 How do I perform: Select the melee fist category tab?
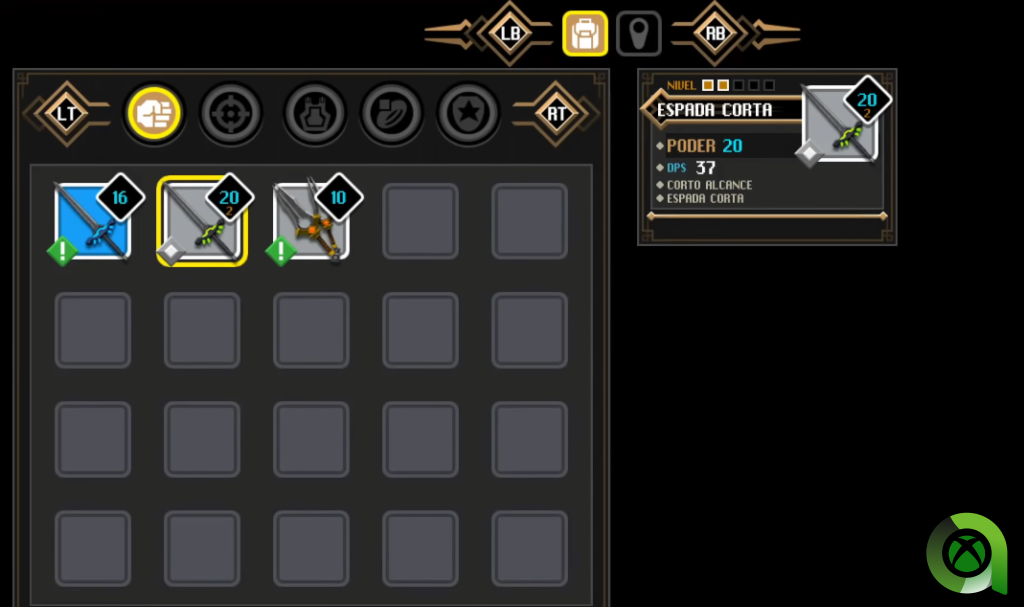[x=153, y=113]
